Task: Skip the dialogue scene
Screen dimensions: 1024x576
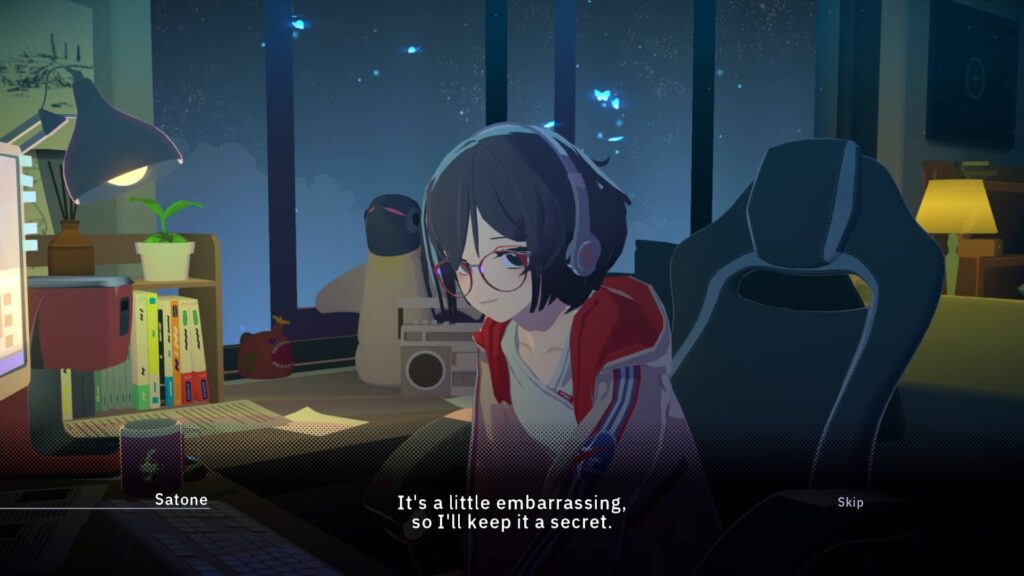Action: (850, 502)
